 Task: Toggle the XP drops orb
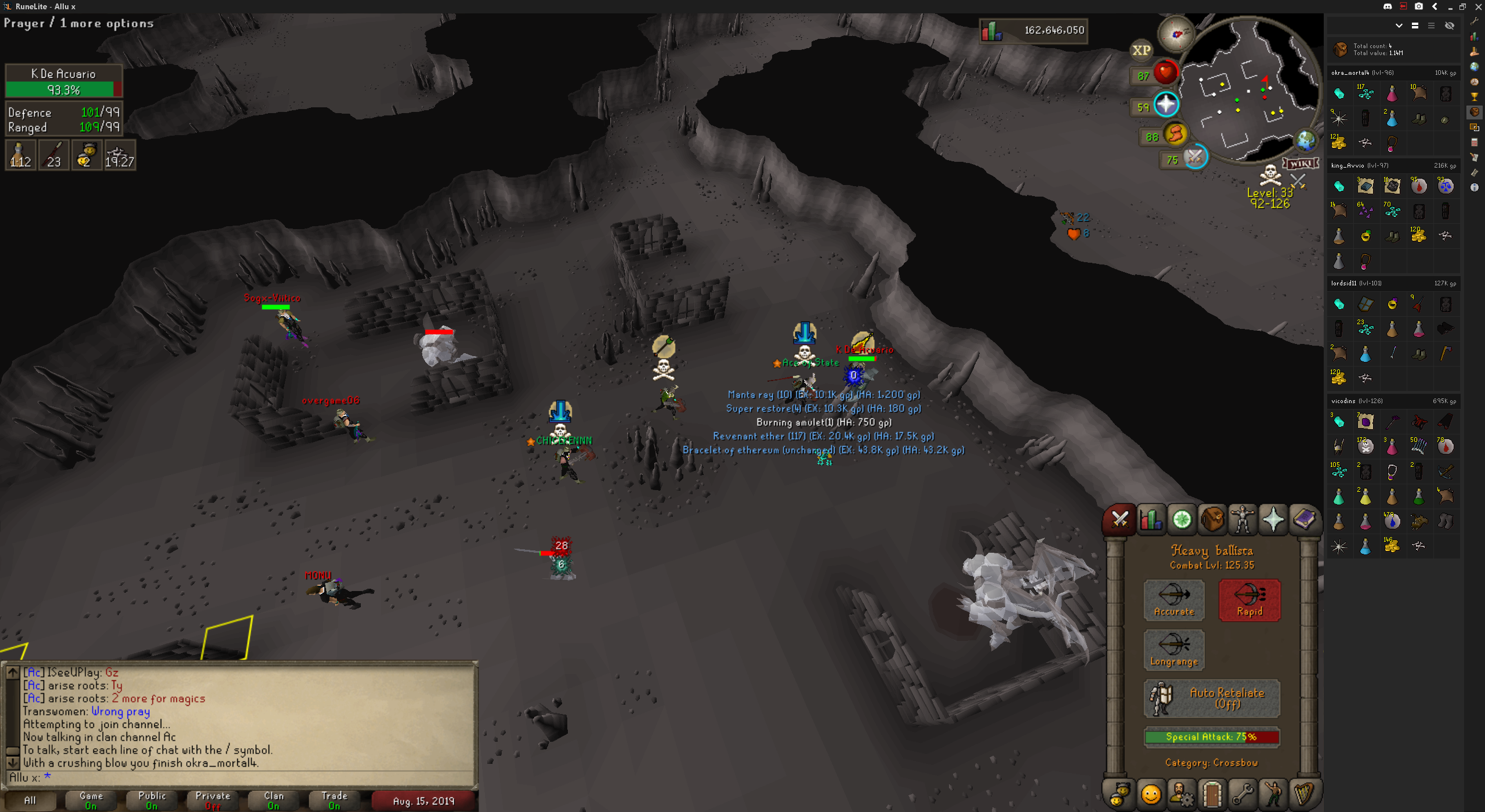point(1141,50)
